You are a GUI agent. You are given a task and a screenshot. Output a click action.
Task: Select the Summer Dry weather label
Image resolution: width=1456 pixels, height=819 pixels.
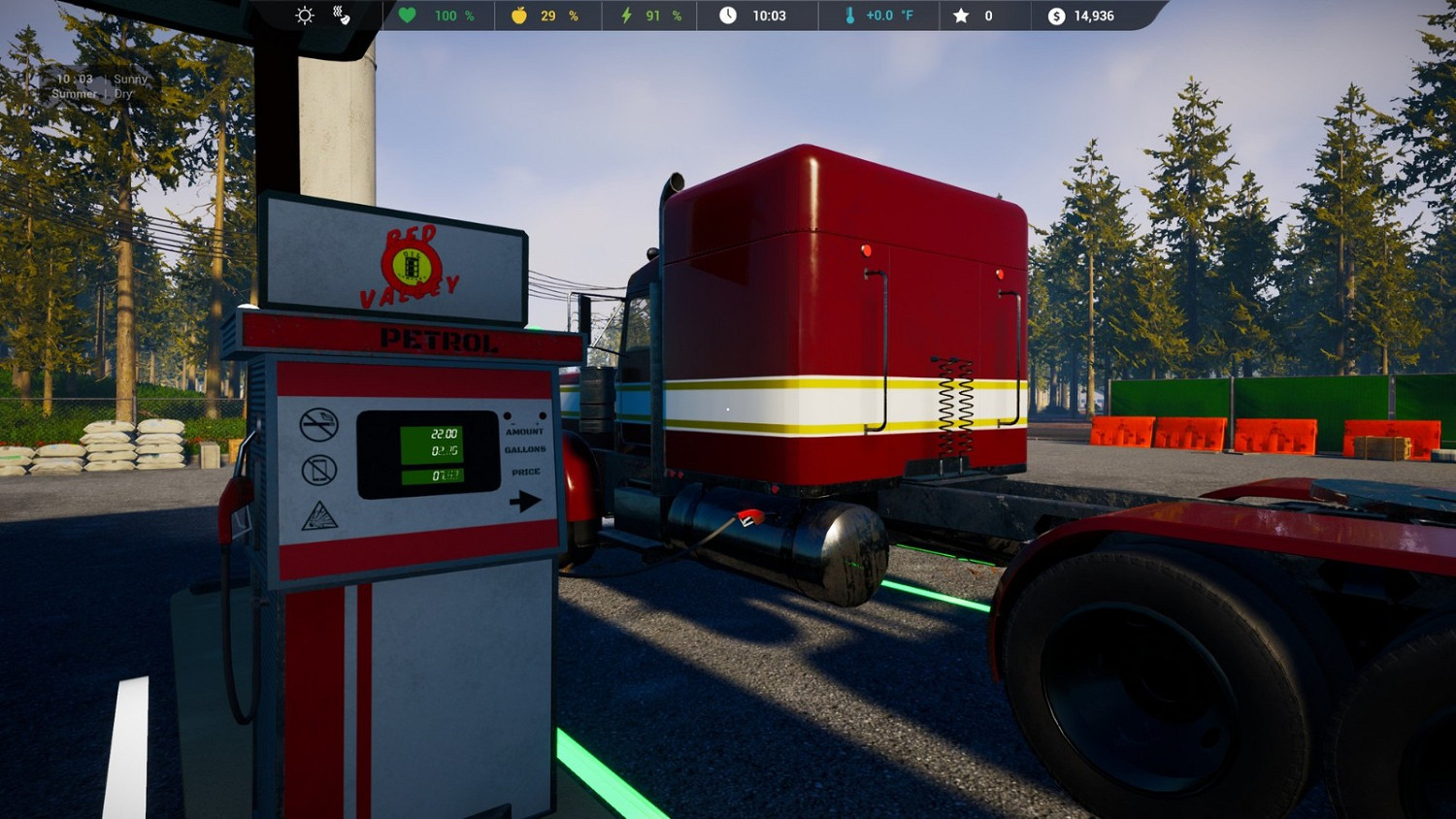(95, 94)
